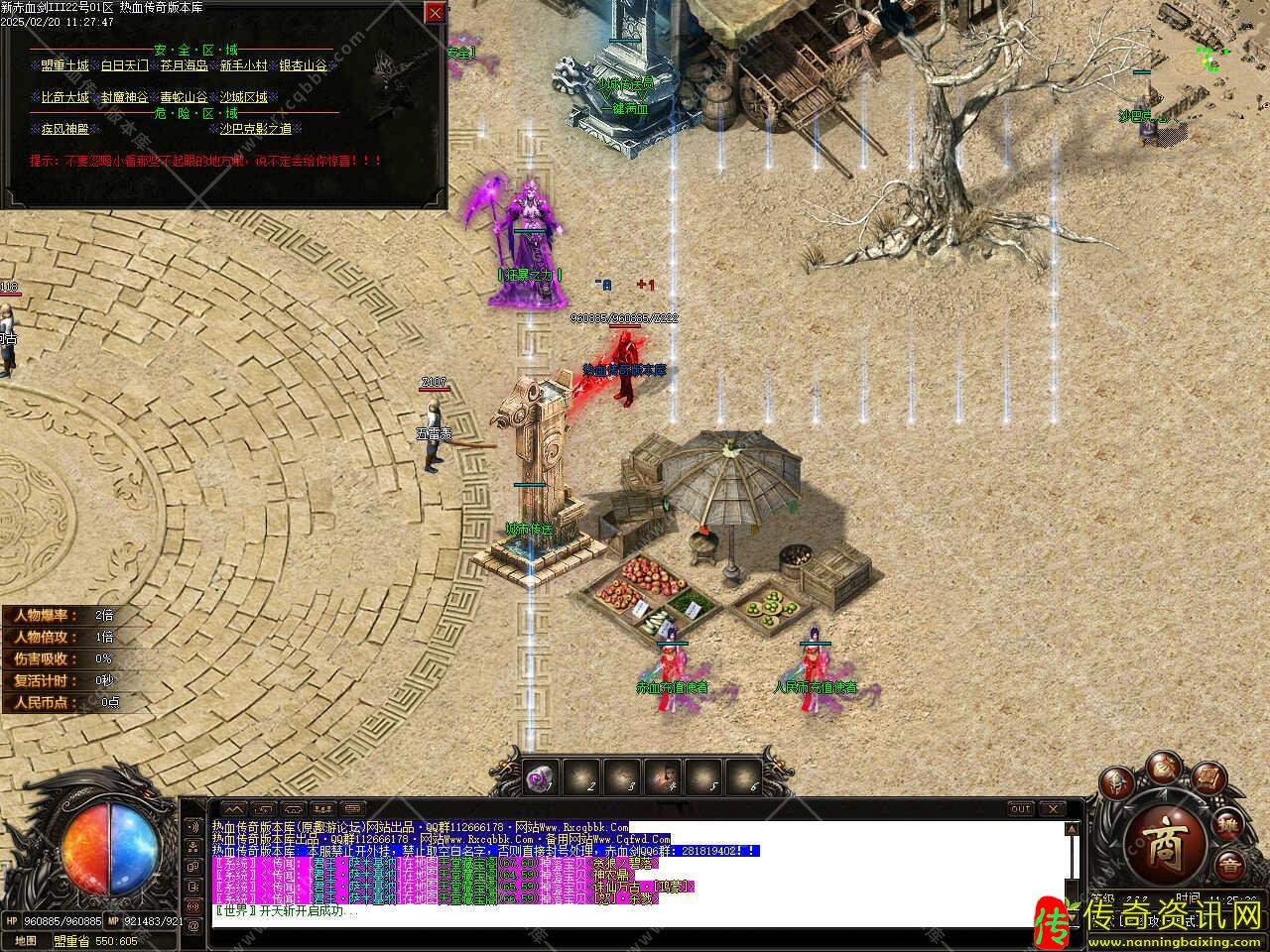This screenshot has height=952, width=1270.
Task: Choose the 白日天门 destination
Action: tap(125, 65)
